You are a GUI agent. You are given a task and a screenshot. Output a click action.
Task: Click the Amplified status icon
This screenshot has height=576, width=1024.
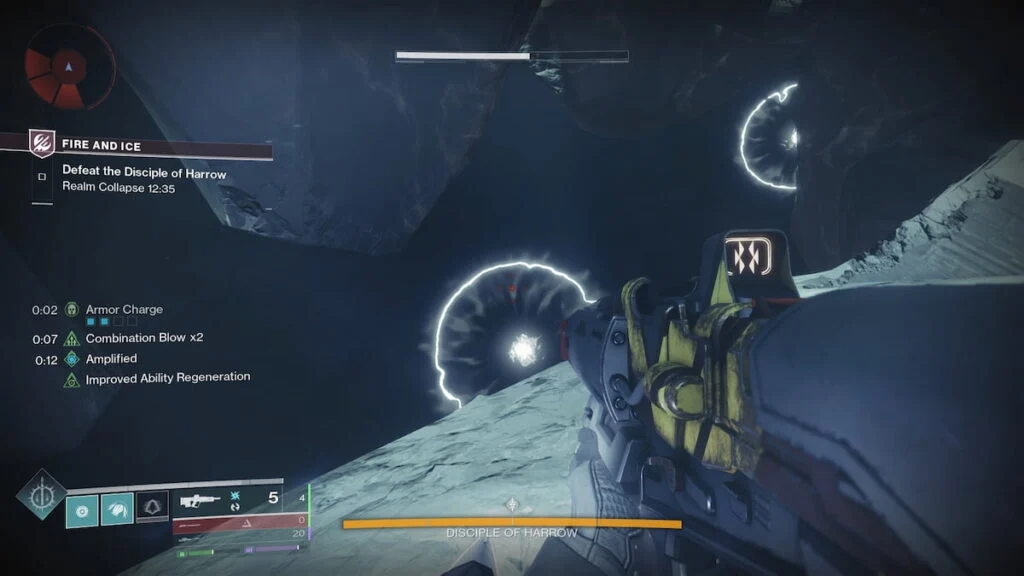tap(72, 359)
